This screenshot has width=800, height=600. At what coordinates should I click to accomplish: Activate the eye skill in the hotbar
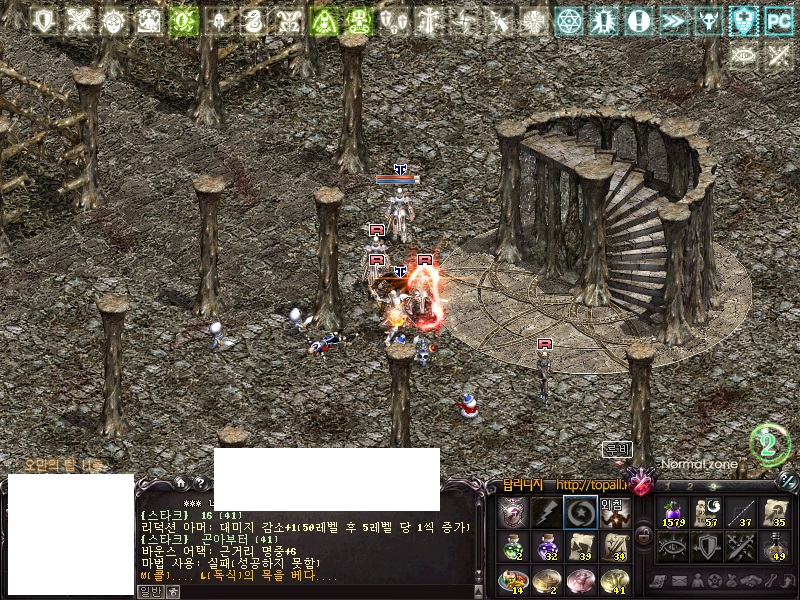pyautogui.click(x=673, y=546)
